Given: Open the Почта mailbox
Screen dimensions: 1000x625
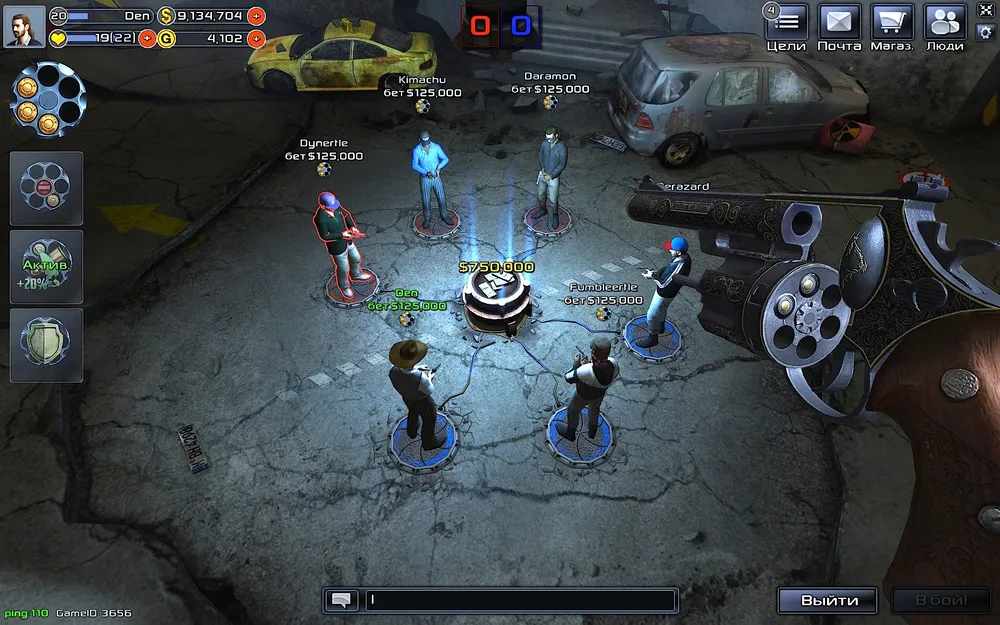Looking at the screenshot, I should pos(839,21).
